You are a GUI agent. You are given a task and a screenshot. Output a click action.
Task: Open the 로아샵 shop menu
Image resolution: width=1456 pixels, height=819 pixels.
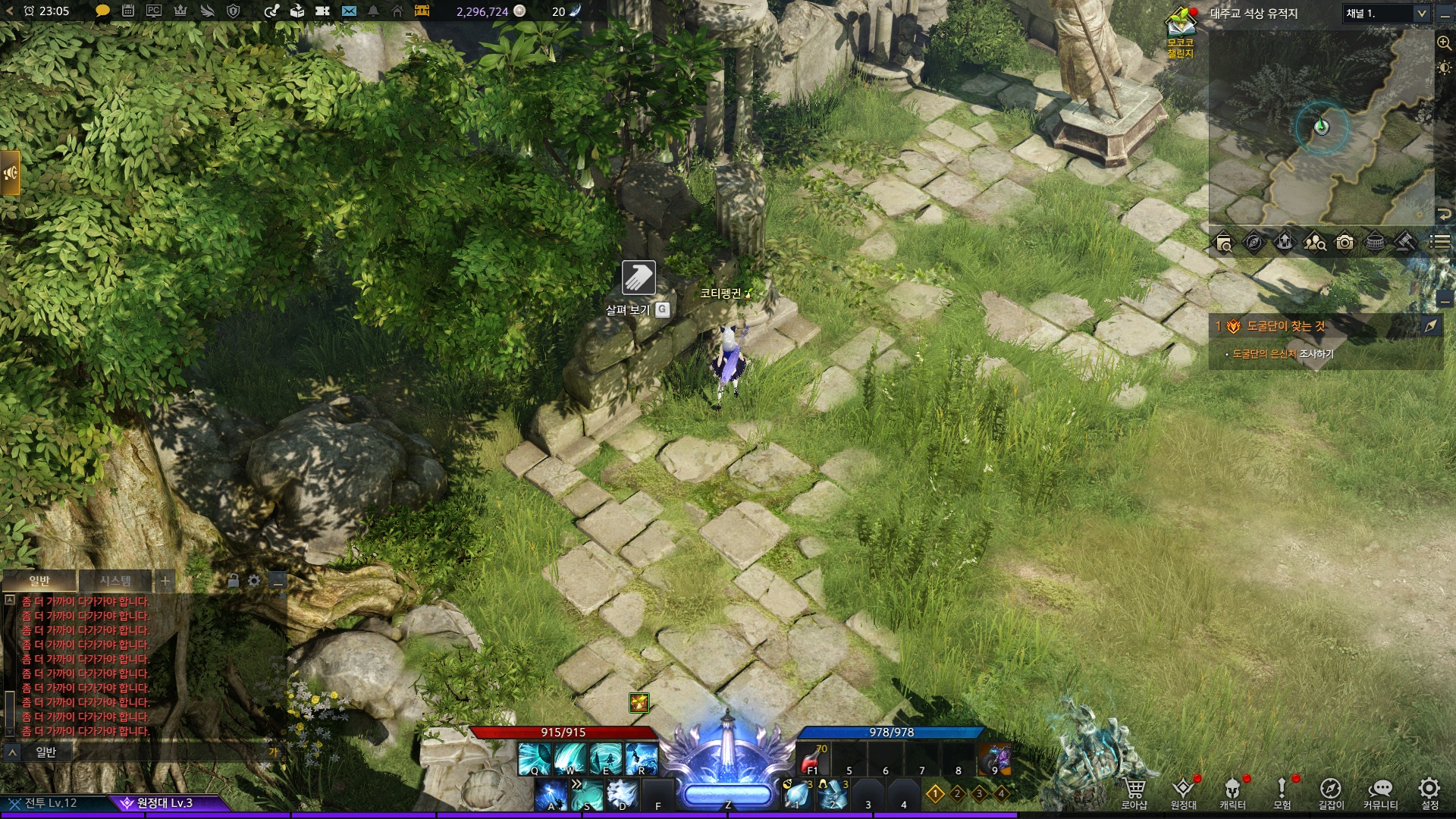tap(1134, 792)
